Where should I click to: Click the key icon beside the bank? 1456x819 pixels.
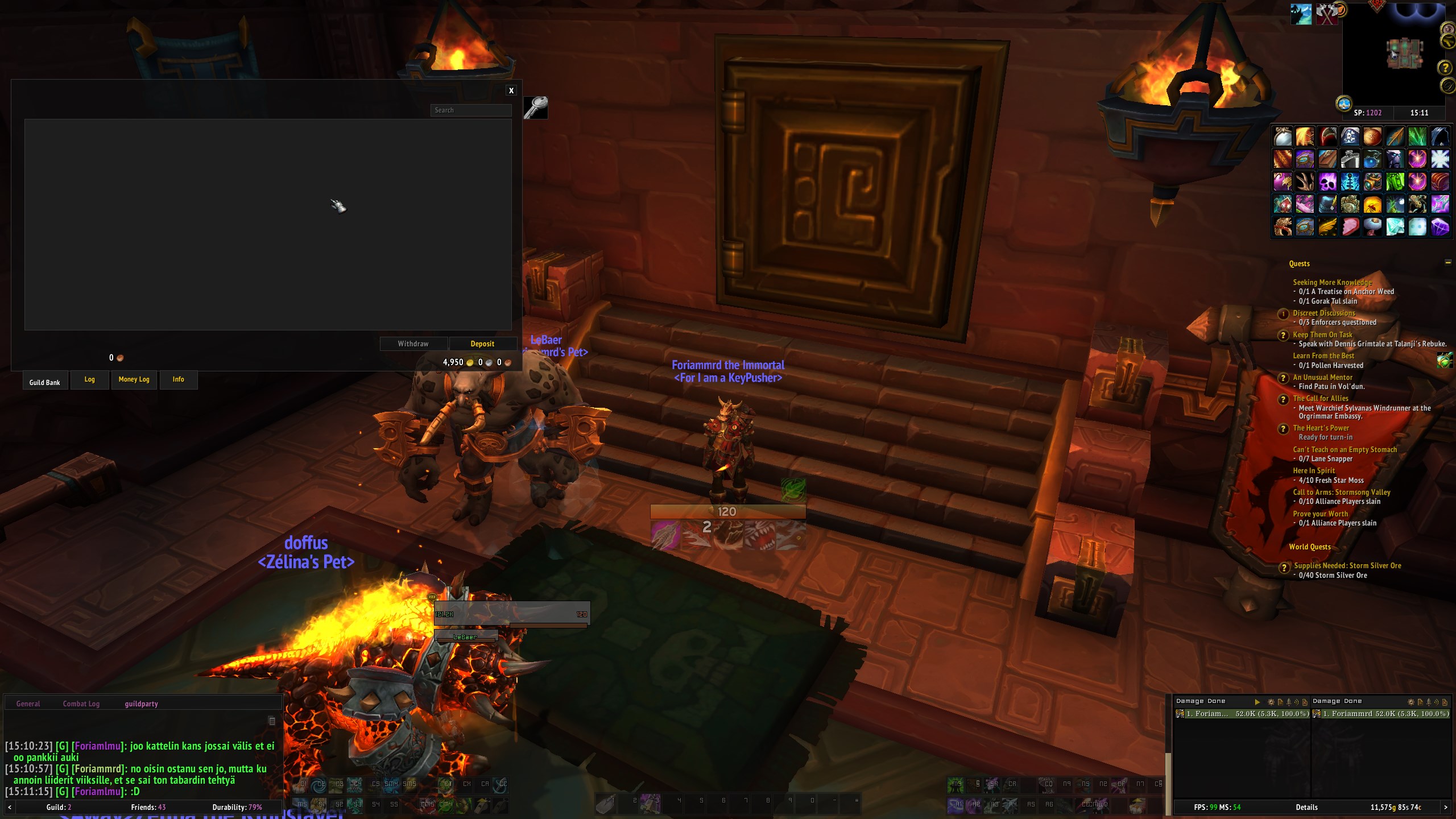tap(535, 107)
